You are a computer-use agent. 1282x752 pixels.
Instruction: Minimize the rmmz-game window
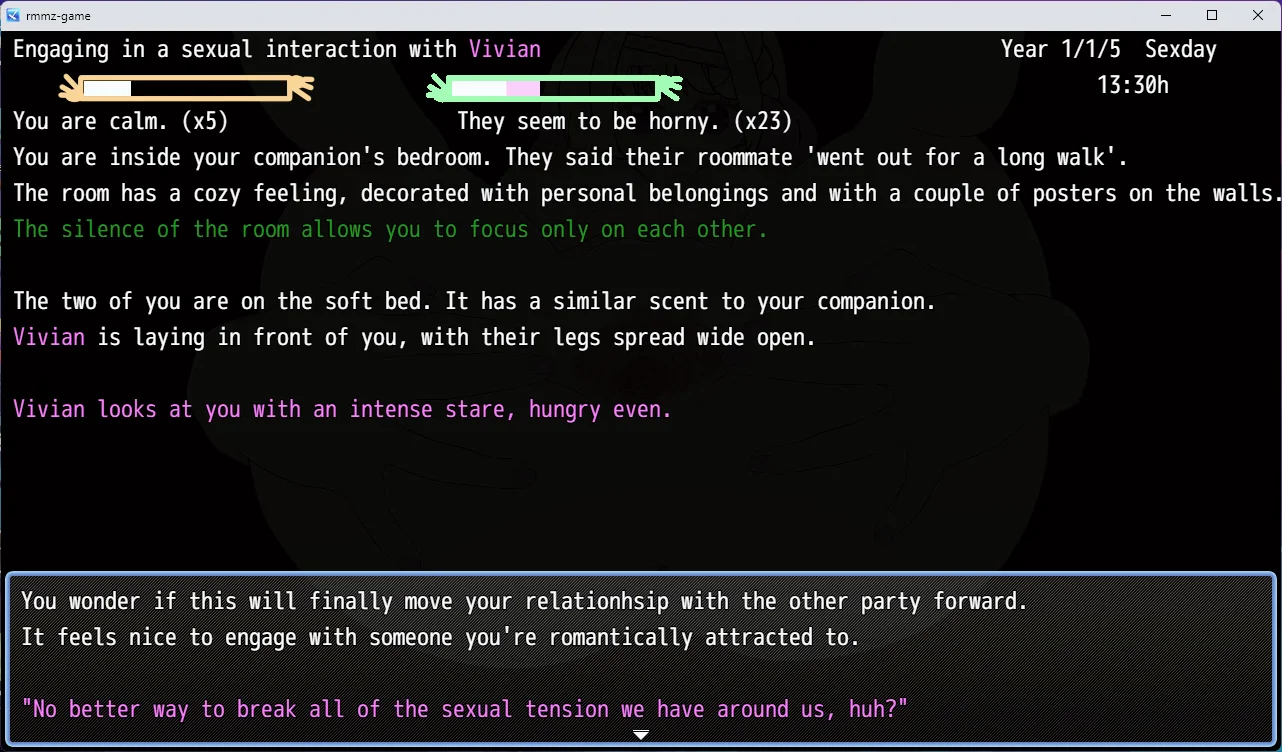[1166, 15]
